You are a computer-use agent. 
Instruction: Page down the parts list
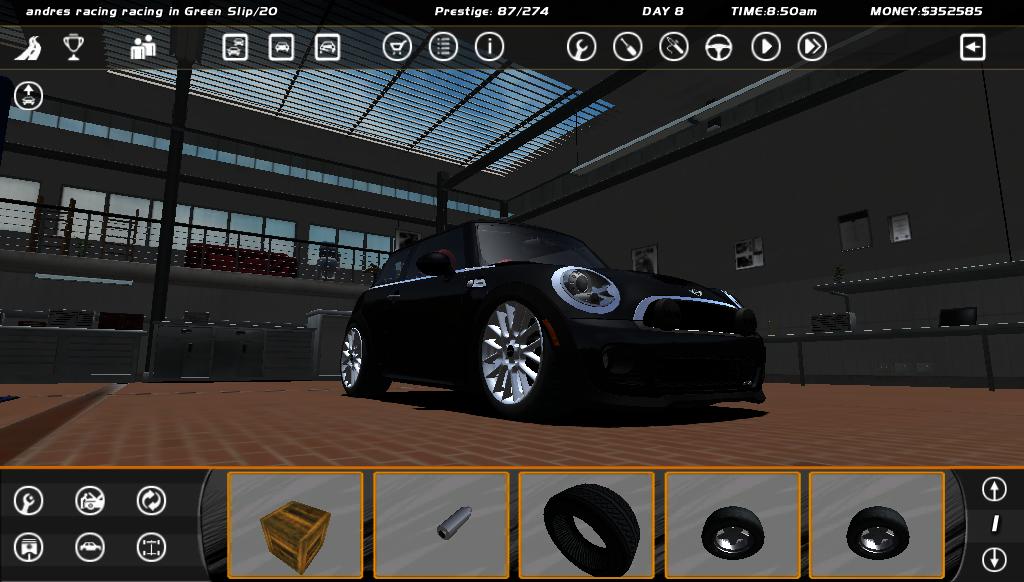click(993, 559)
